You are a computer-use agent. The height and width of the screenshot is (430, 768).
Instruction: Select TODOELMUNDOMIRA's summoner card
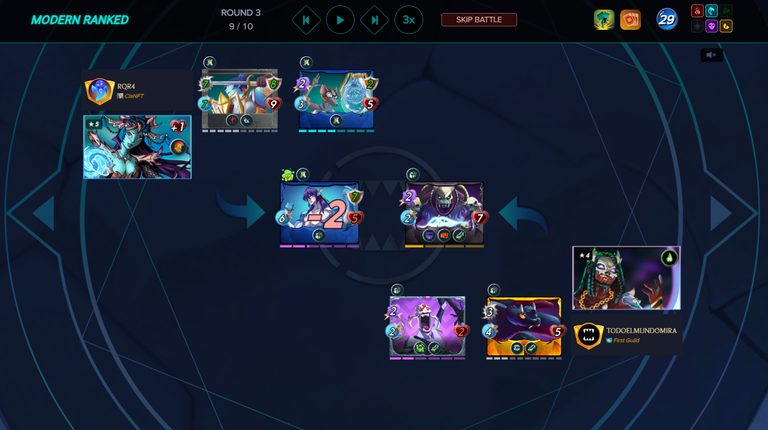click(x=626, y=278)
